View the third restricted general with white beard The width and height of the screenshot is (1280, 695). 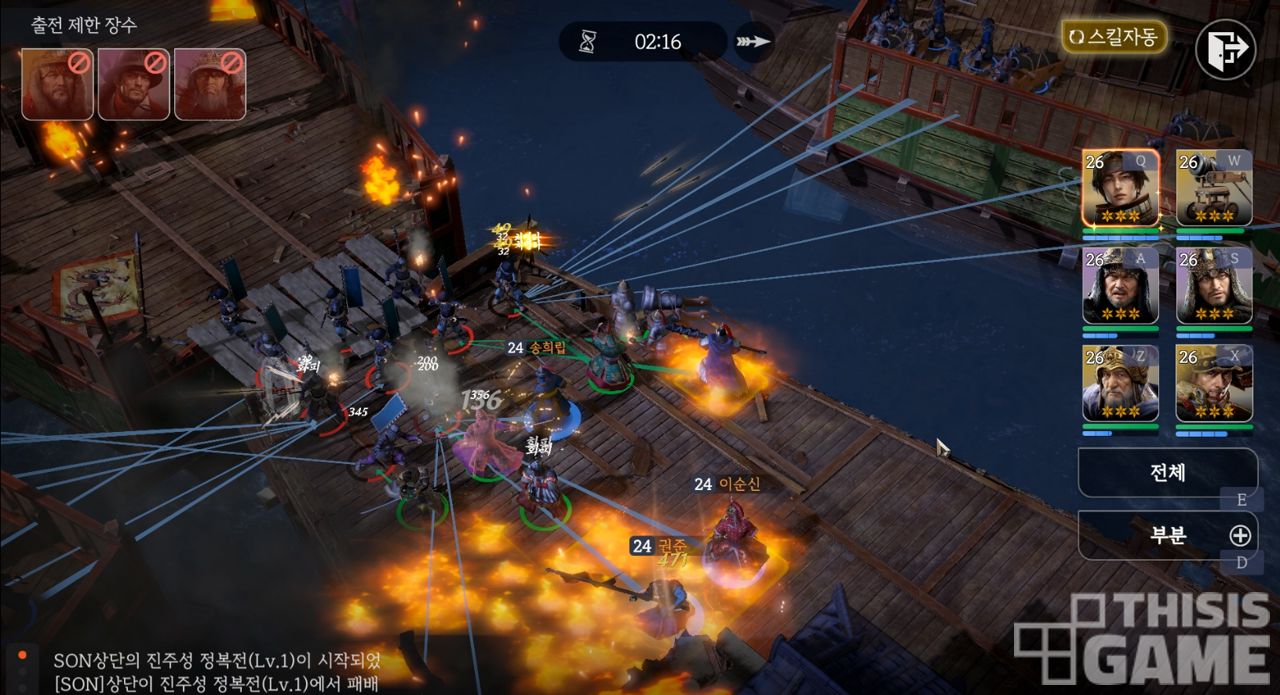coord(210,84)
